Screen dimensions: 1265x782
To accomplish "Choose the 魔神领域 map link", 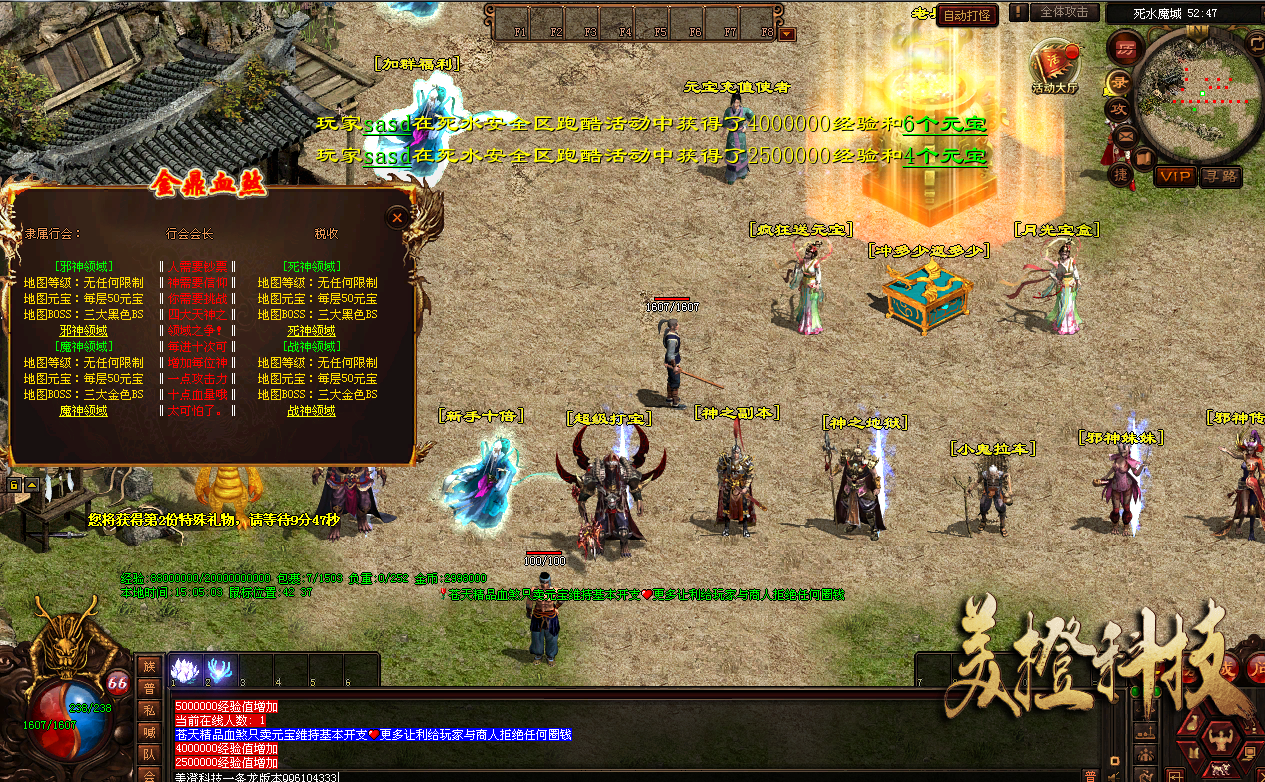I will [84, 411].
